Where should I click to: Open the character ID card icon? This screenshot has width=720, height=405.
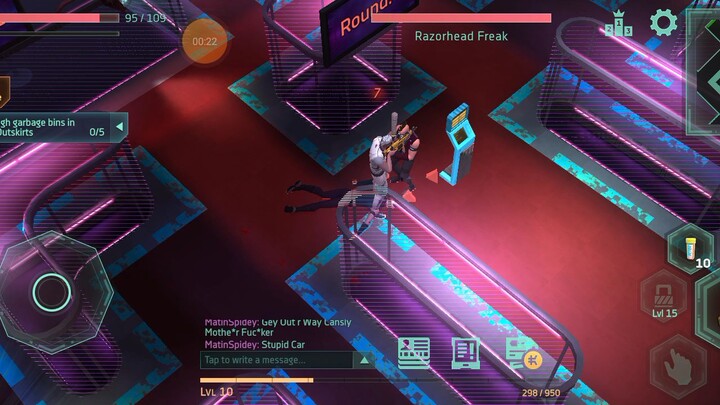414,353
